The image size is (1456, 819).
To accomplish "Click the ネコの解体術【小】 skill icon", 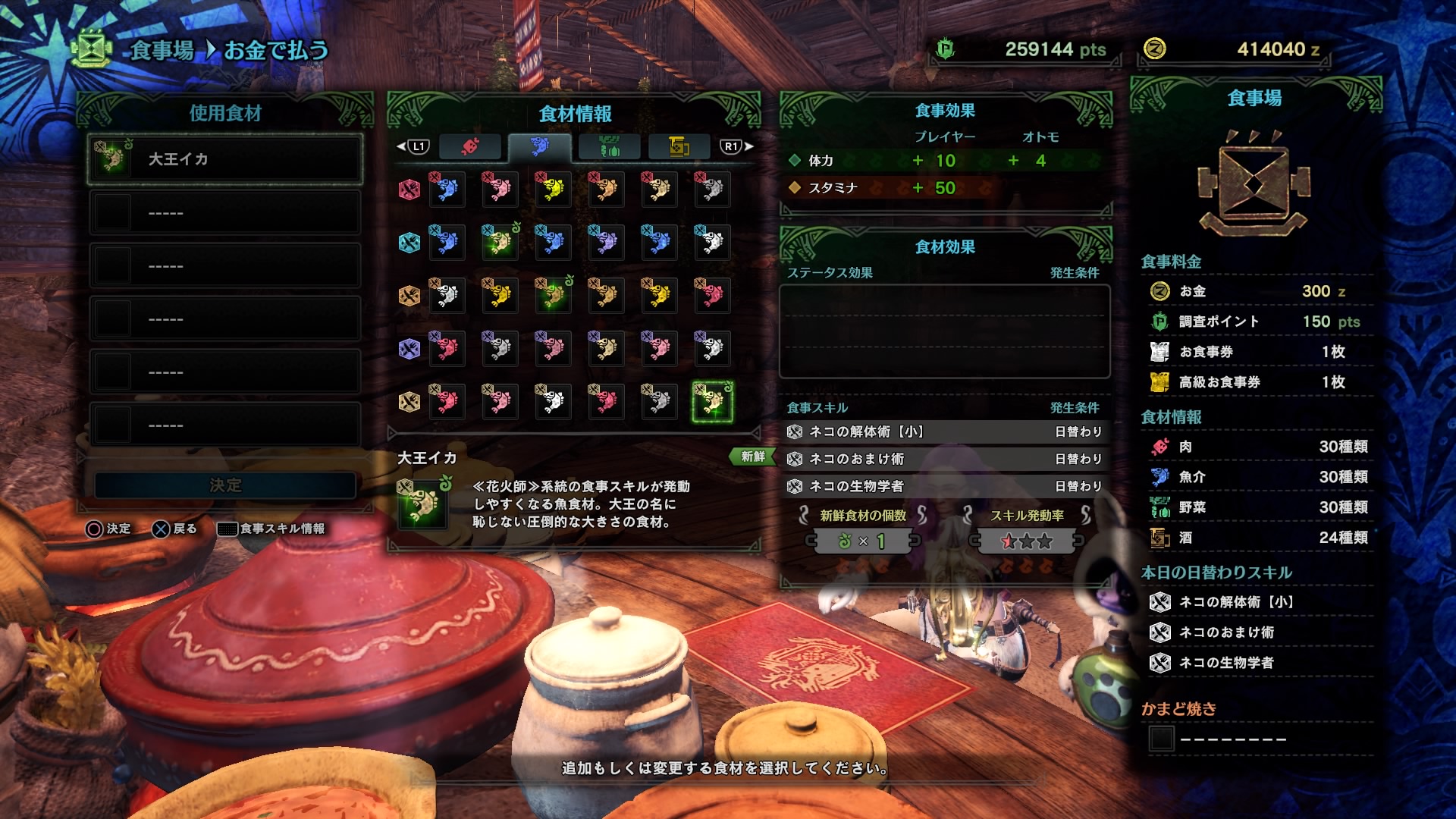I will 795,431.
